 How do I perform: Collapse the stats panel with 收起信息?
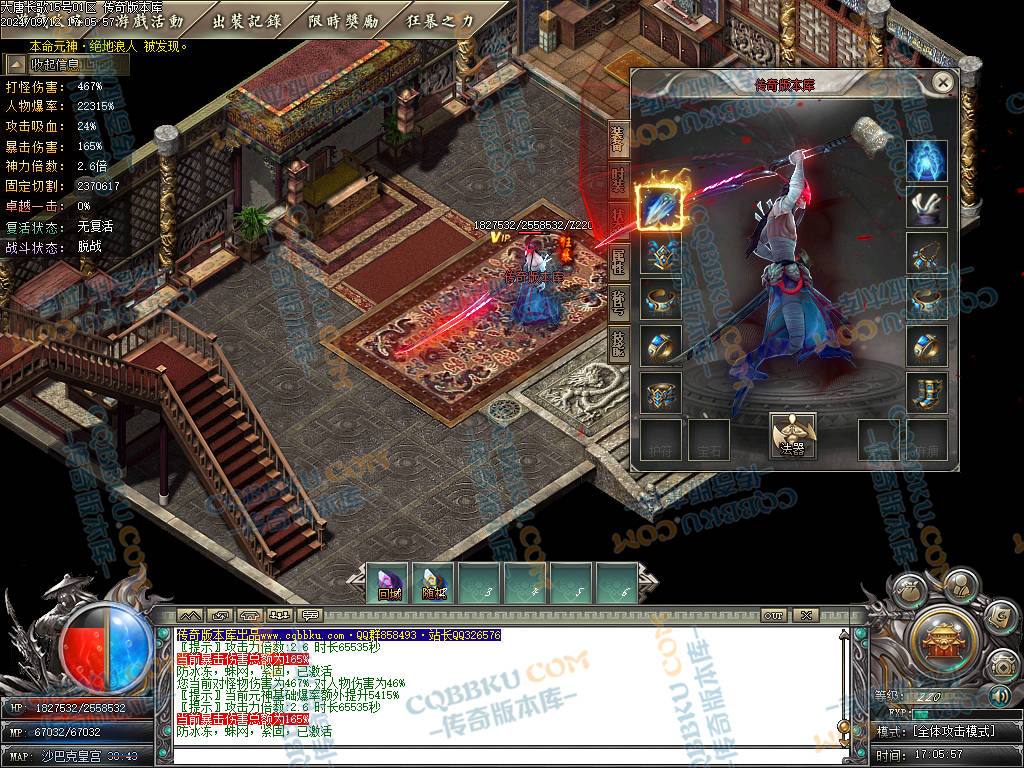click(x=67, y=65)
